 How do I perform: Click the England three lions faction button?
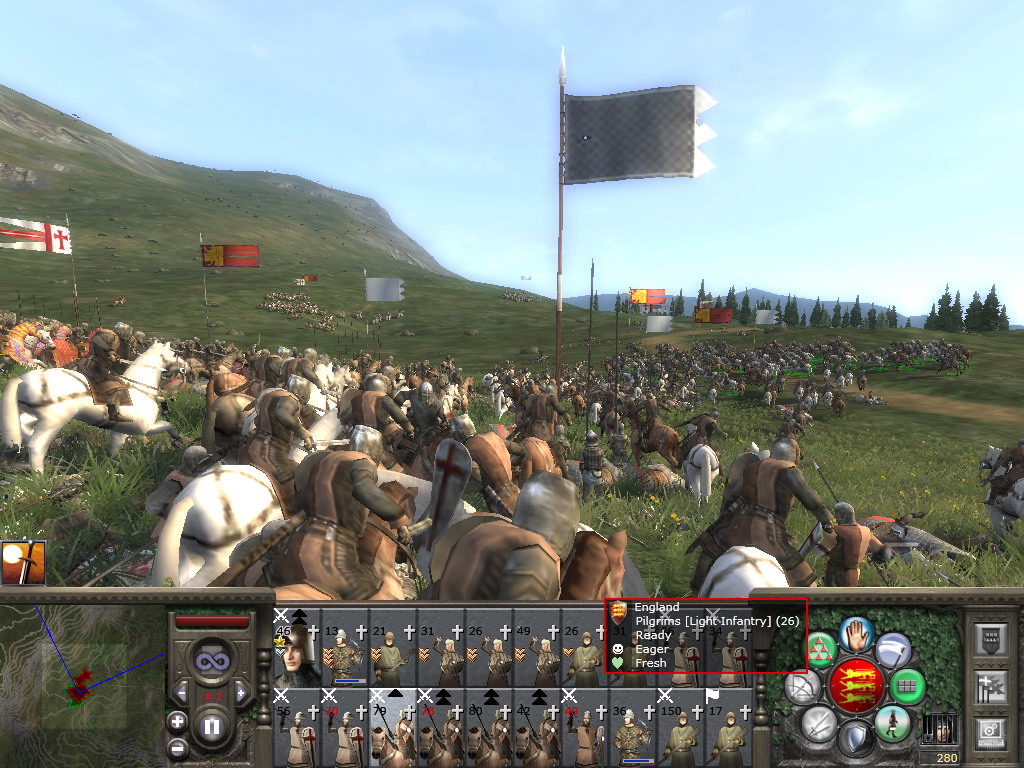(x=855, y=686)
